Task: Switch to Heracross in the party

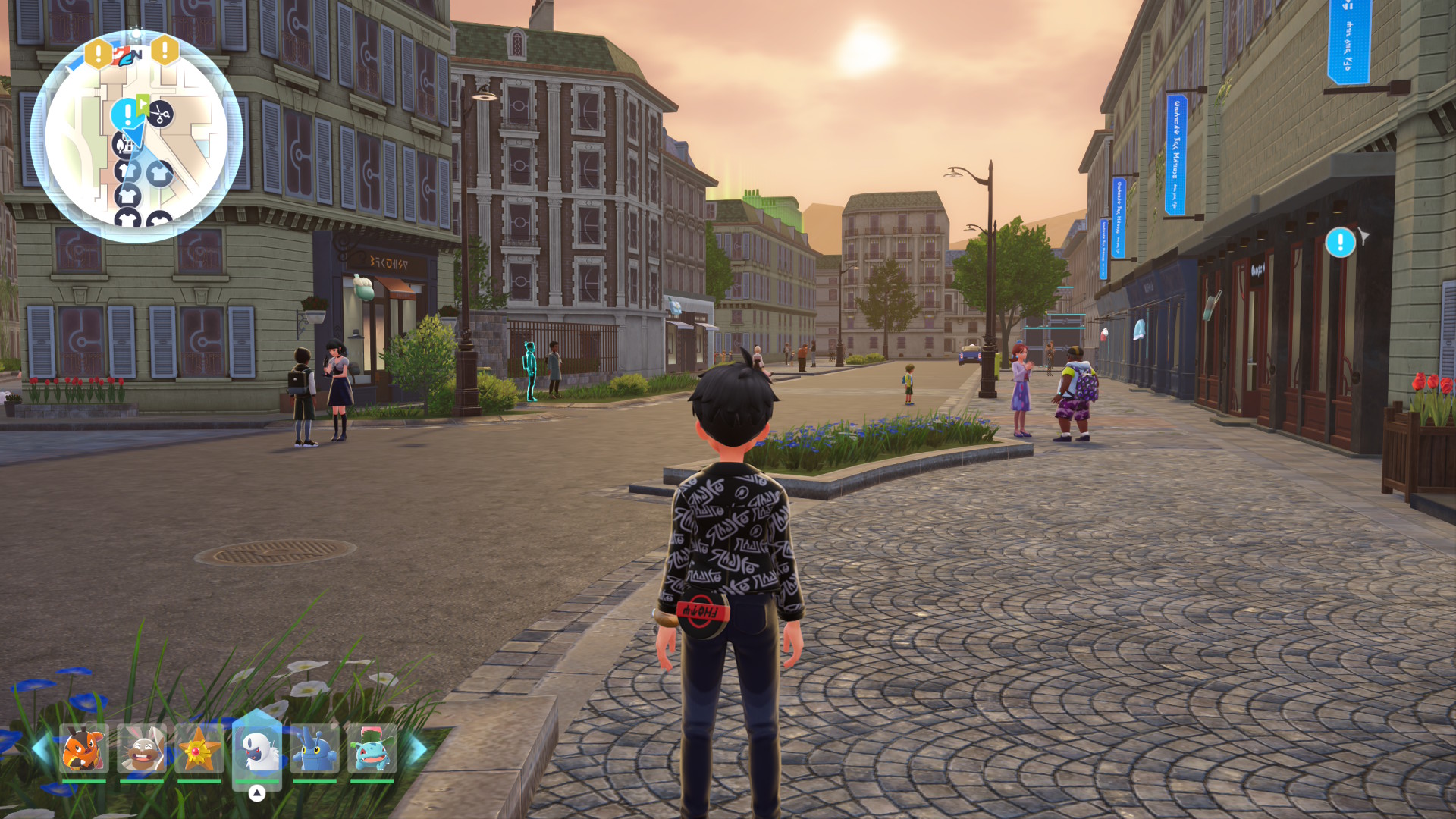Action: click(315, 748)
